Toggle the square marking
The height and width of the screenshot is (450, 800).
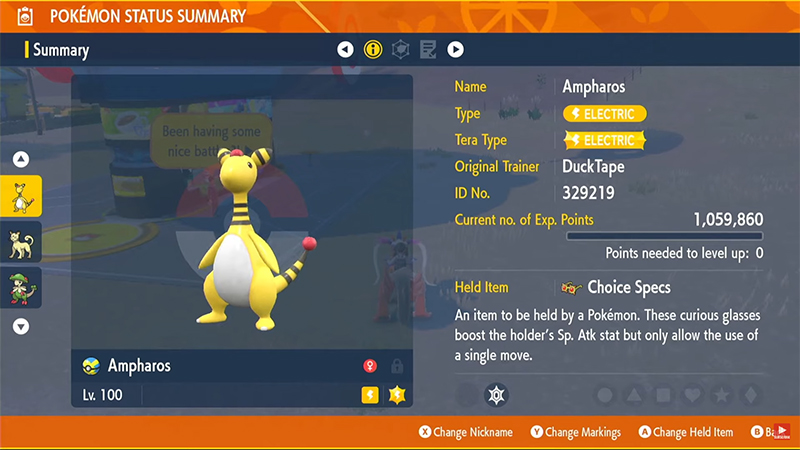pyautogui.click(x=663, y=394)
